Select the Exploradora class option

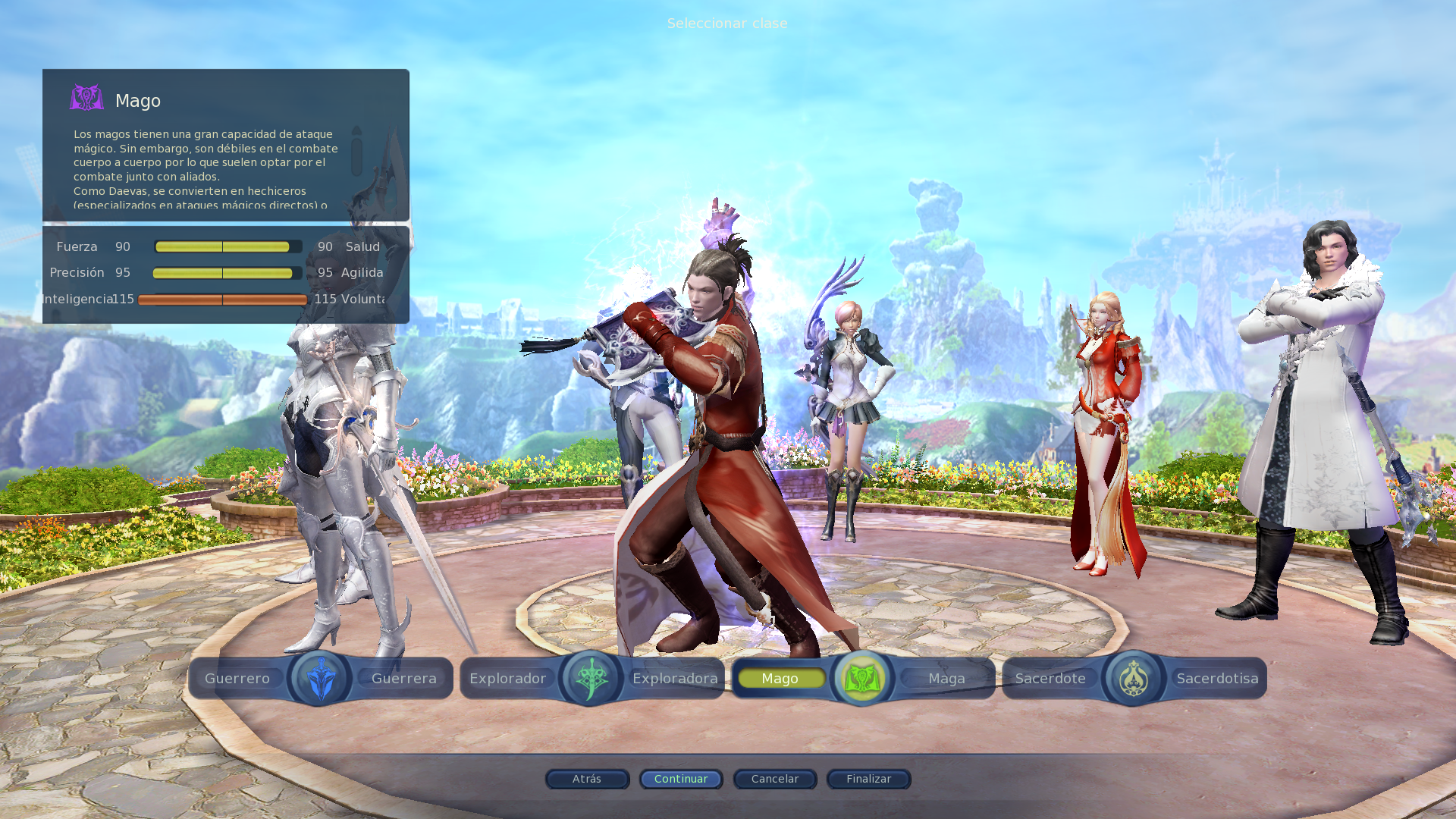(676, 678)
